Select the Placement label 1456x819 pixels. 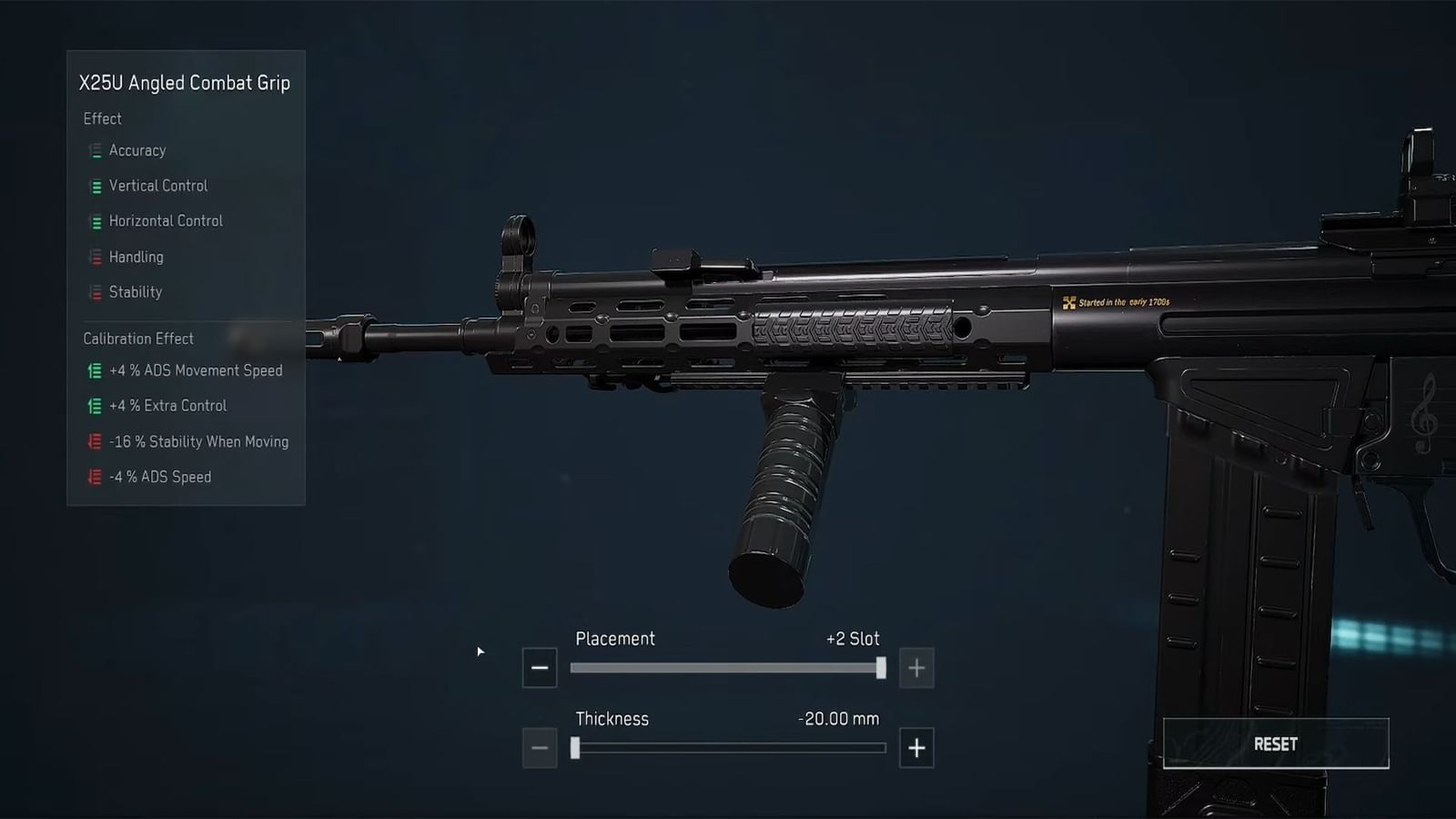click(615, 639)
